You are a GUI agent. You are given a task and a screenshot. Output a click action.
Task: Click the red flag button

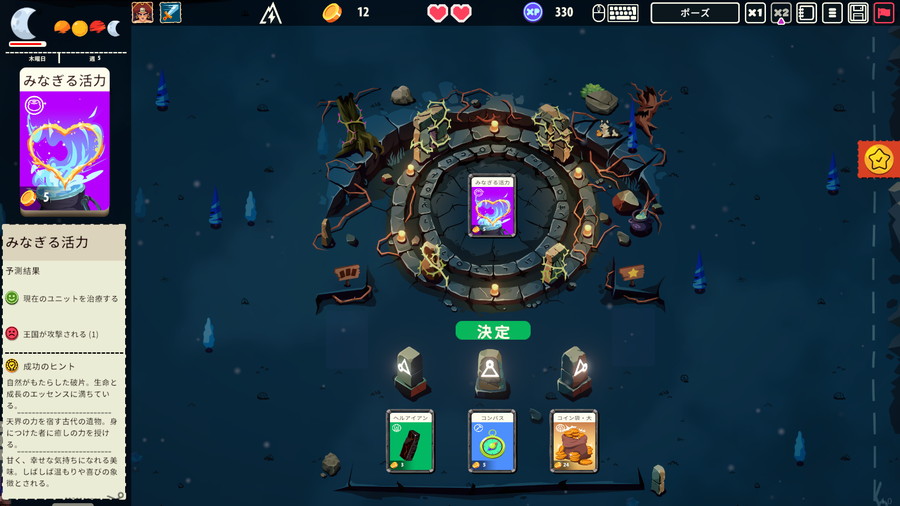tap(884, 13)
